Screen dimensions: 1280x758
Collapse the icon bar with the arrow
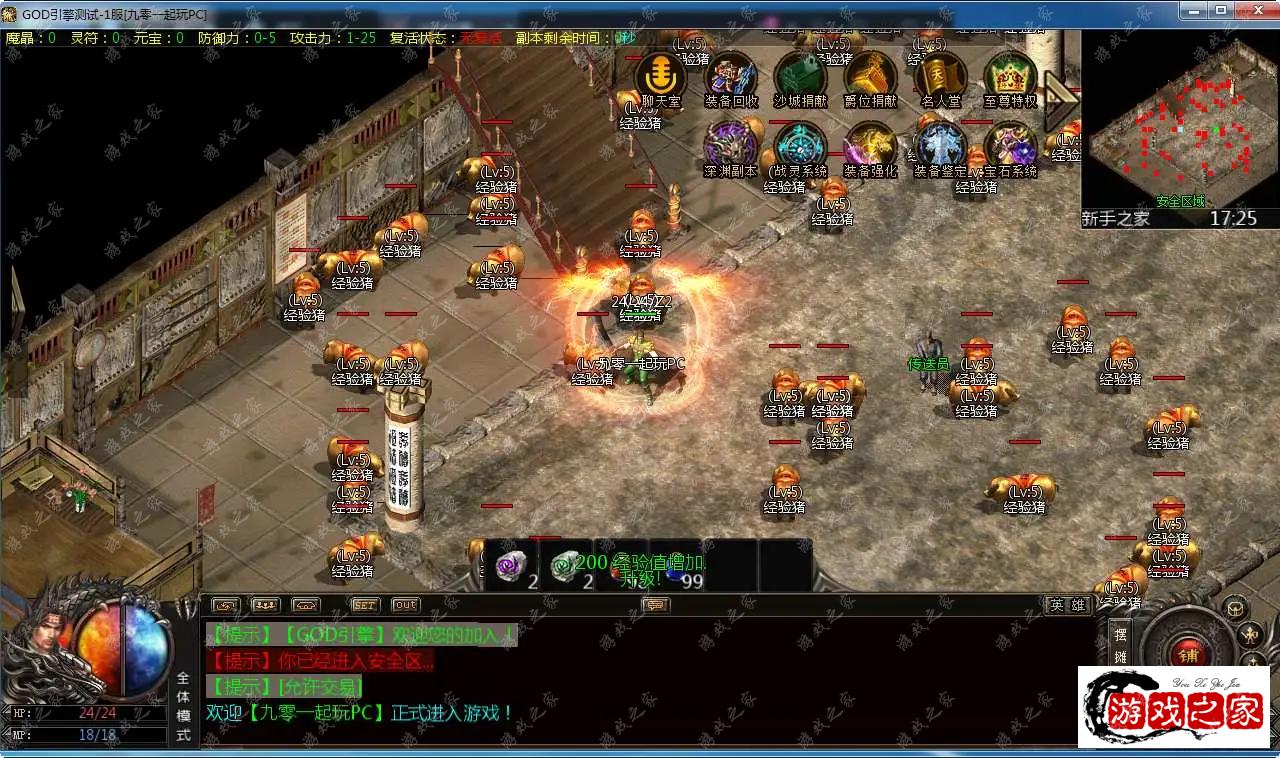point(1060,100)
